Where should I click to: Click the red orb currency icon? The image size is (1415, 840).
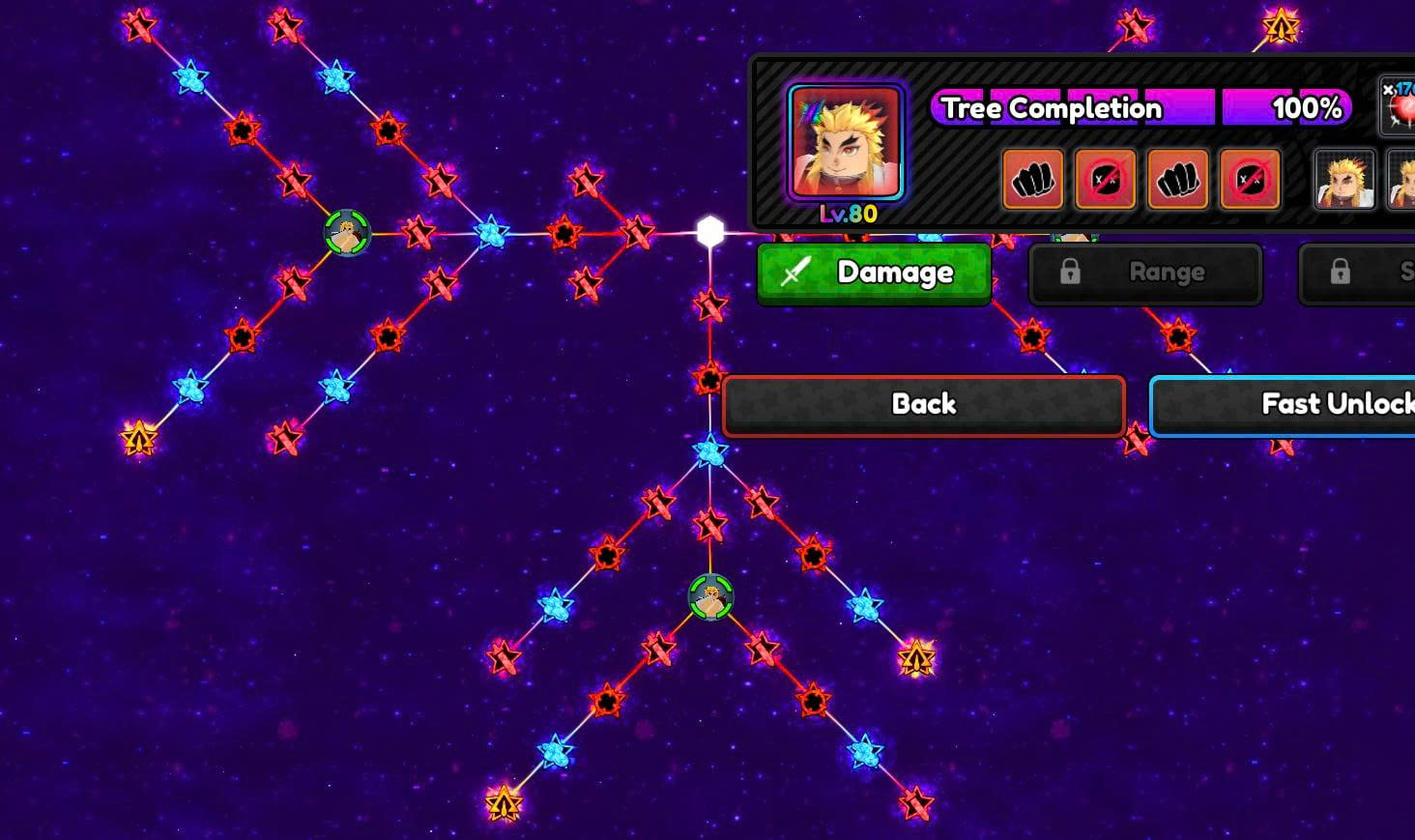point(1400,106)
